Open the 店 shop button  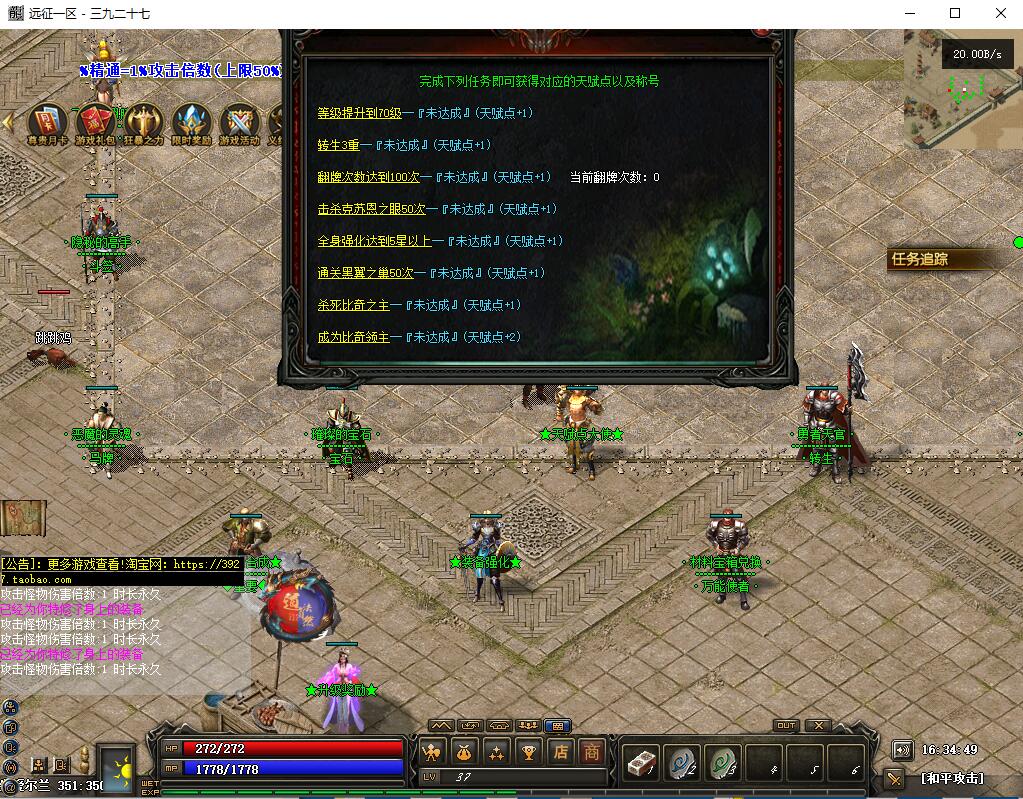click(562, 752)
